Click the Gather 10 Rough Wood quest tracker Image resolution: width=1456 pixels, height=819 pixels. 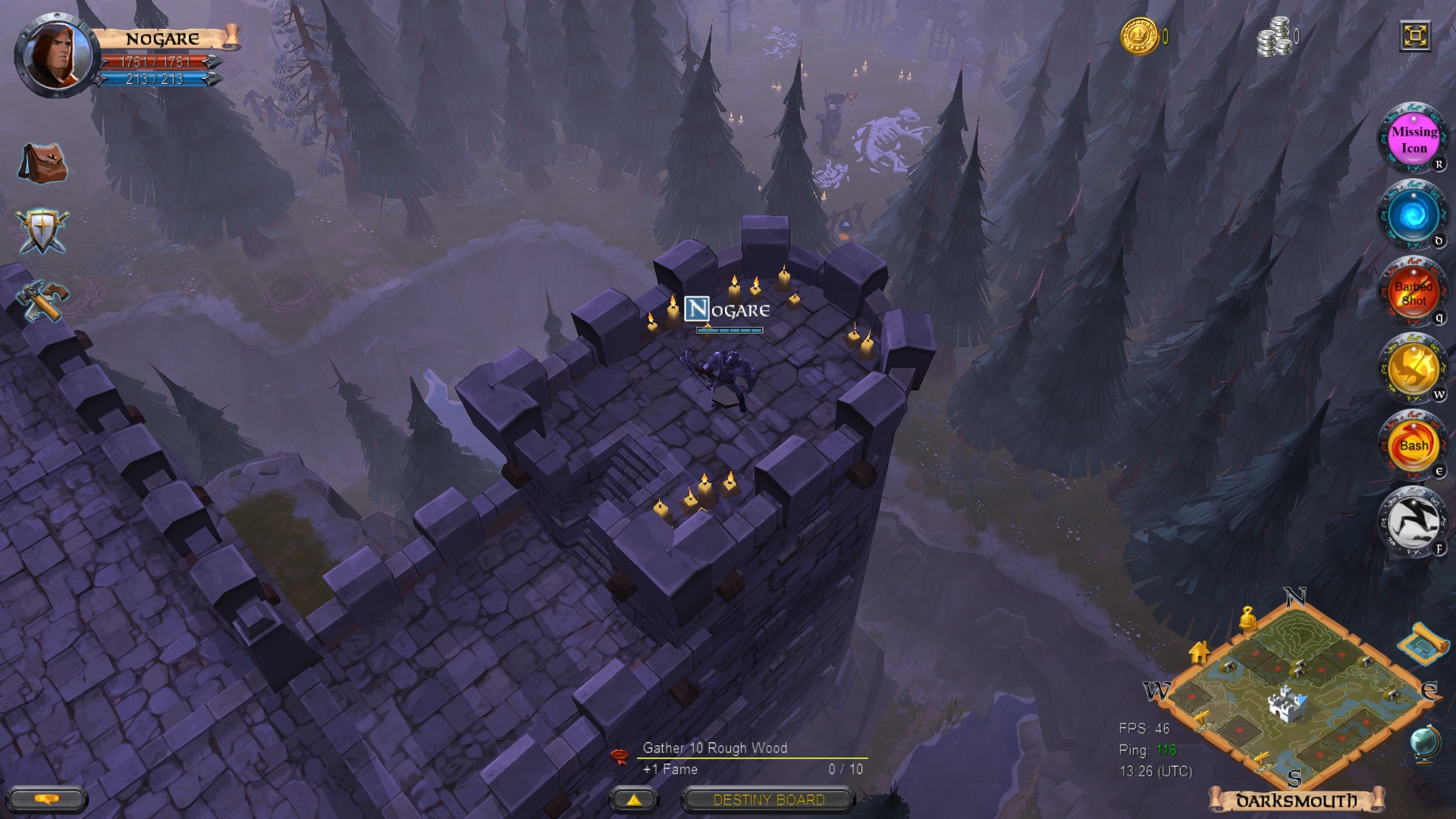click(x=715, y=748)
